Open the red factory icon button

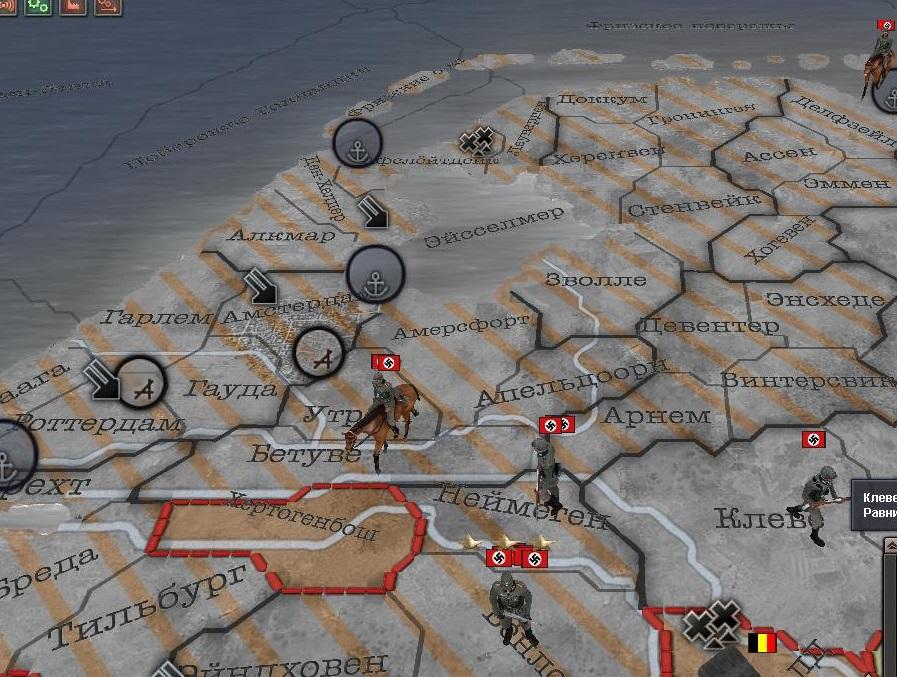(x=73, y=6)
